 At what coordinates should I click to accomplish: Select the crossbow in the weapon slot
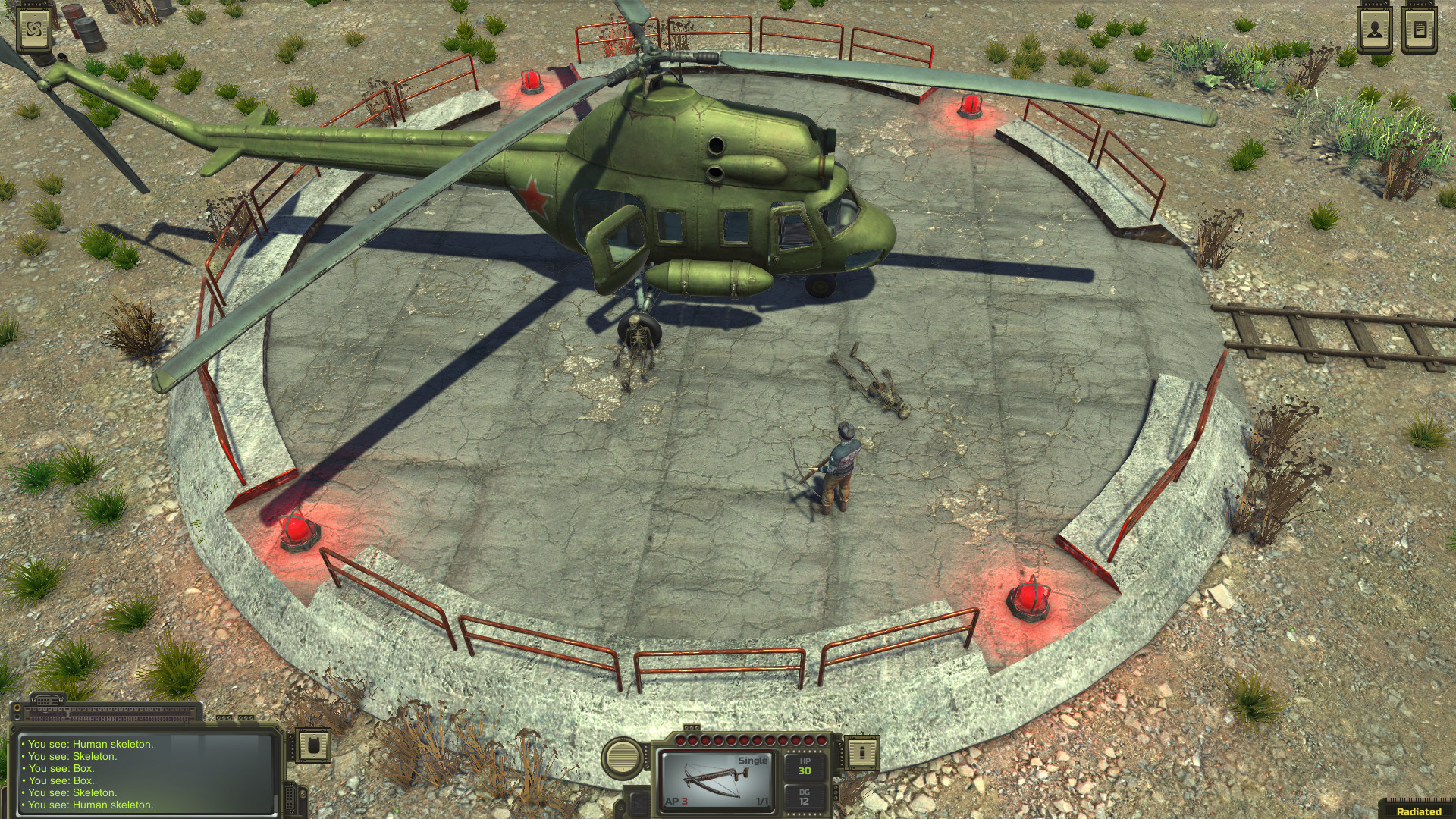tap(712, 778)
